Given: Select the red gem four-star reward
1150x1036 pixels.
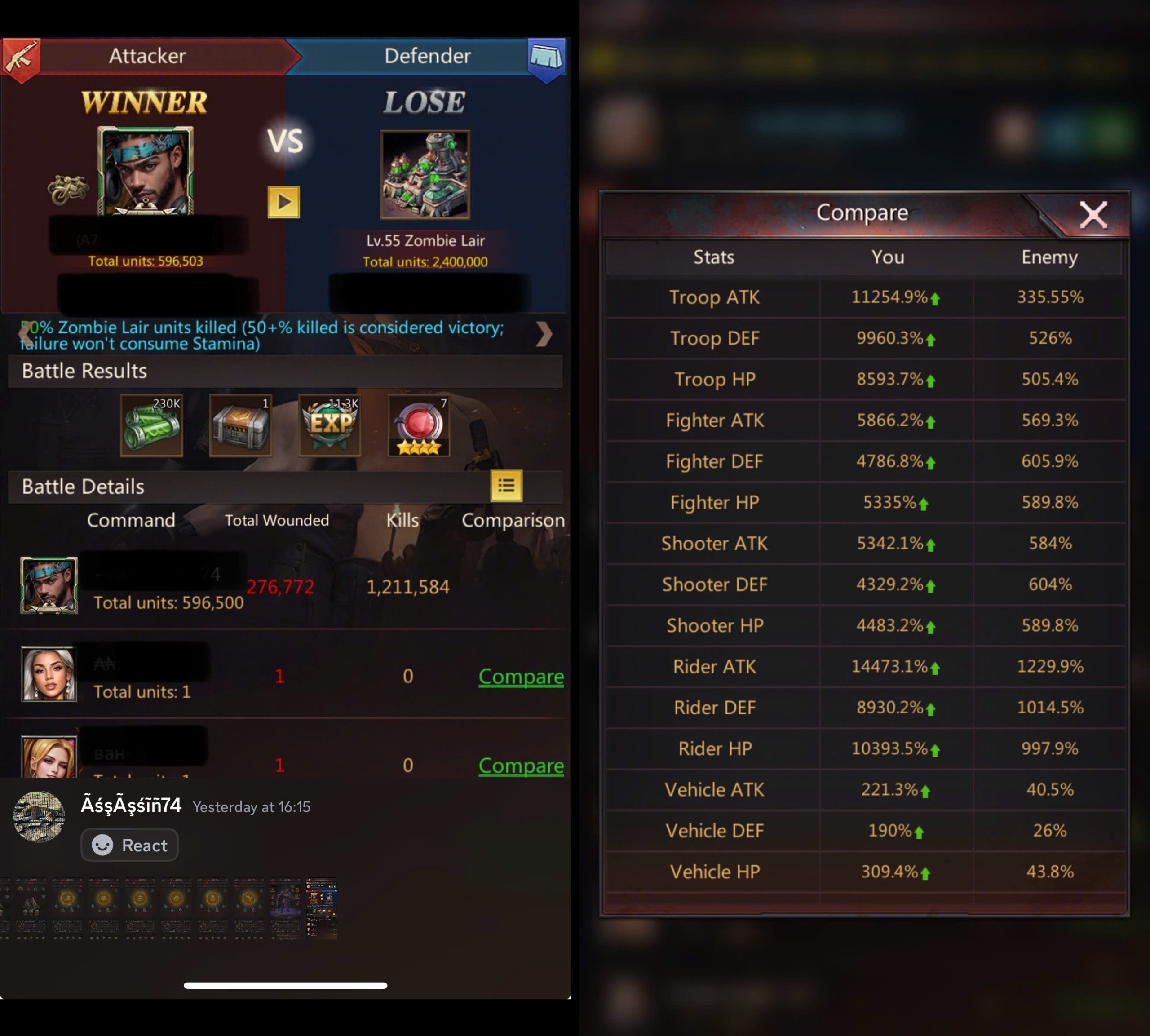Looking at the screenshot, I should coord(419,425).
